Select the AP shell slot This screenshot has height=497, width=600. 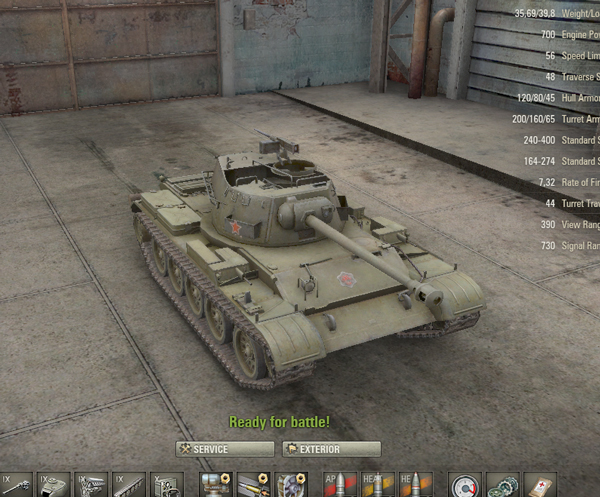coord(342,485)
